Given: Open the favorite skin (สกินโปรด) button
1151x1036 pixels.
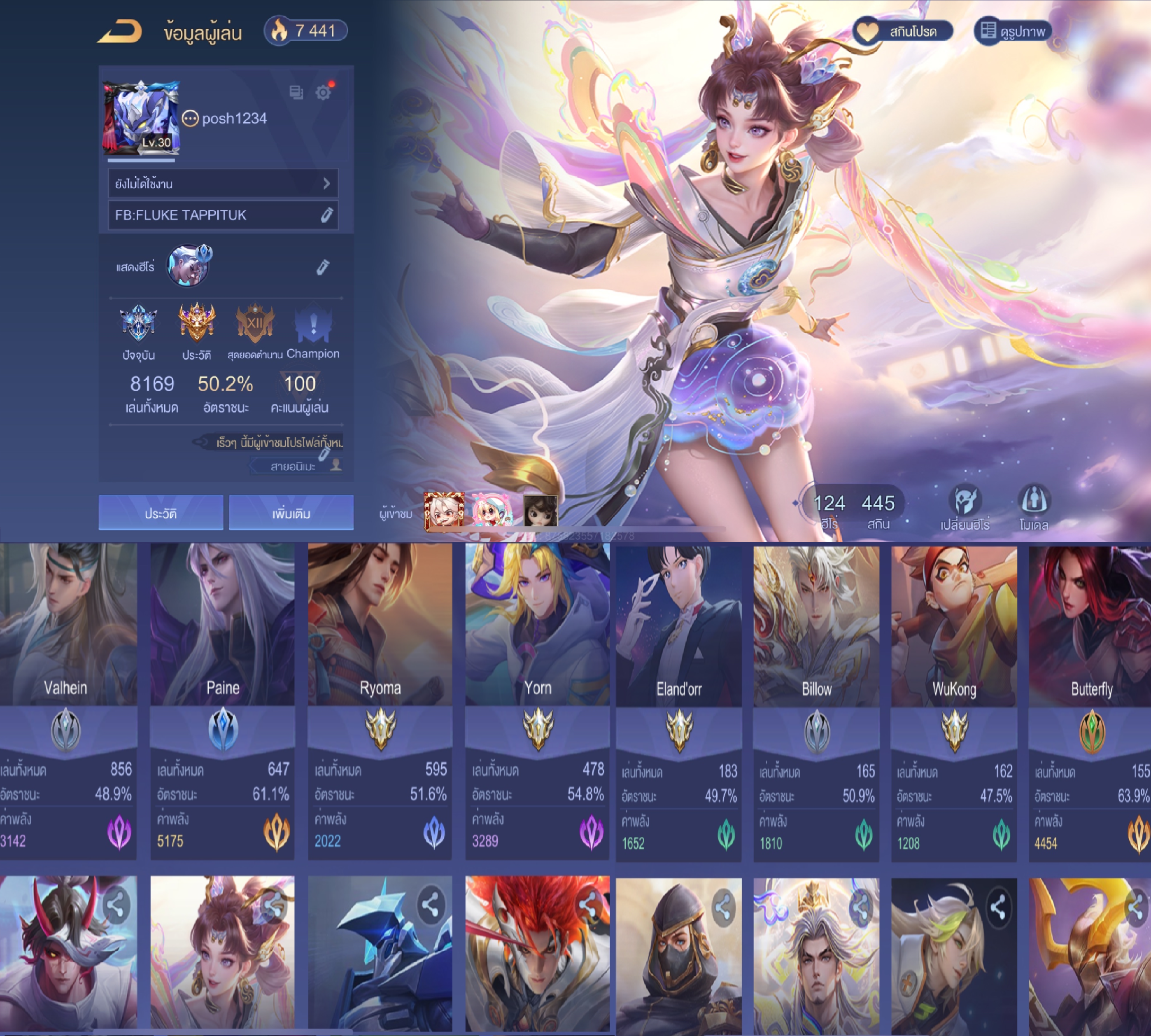Looking at the screenshot, I should pyautogui.click(x=902, y=31).
